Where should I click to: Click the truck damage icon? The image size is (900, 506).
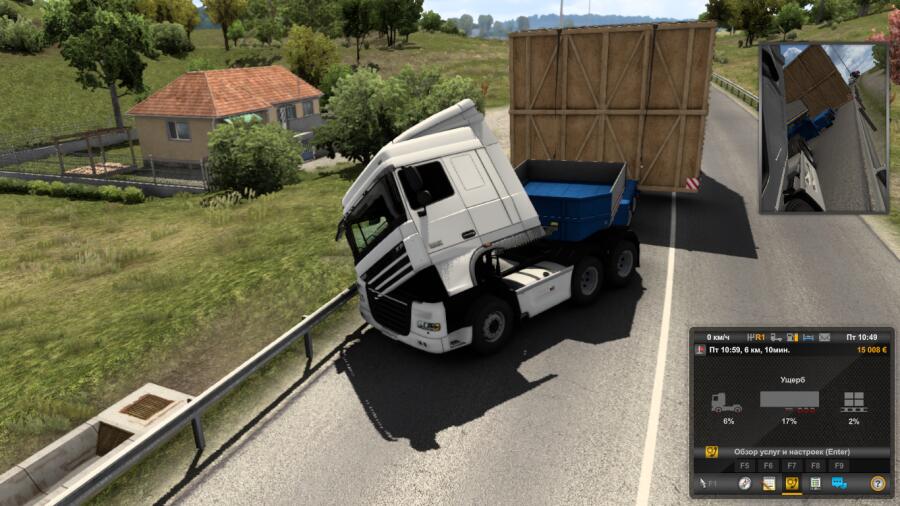tap(726, 402)
